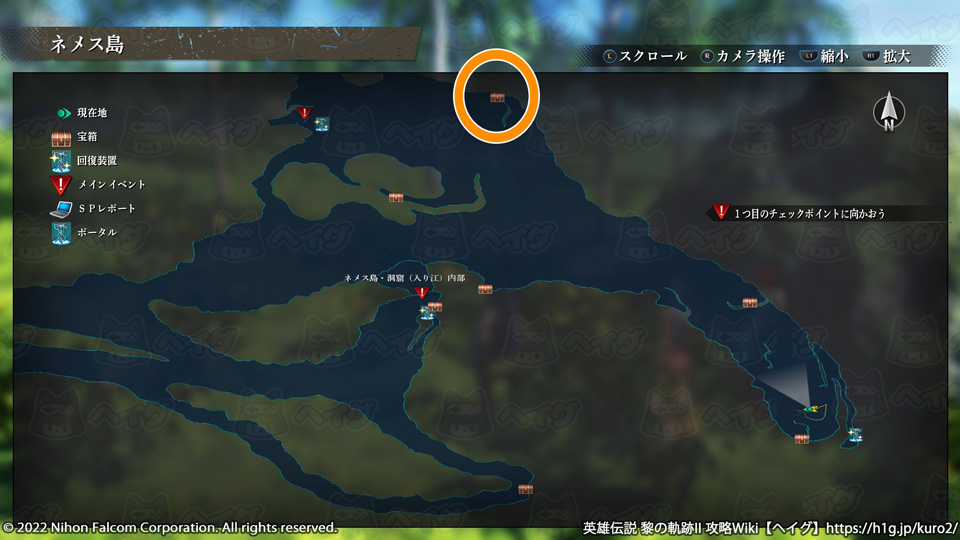Click the 現在地 legend entry
Screen dimensions: 960x540
point(90,113)
